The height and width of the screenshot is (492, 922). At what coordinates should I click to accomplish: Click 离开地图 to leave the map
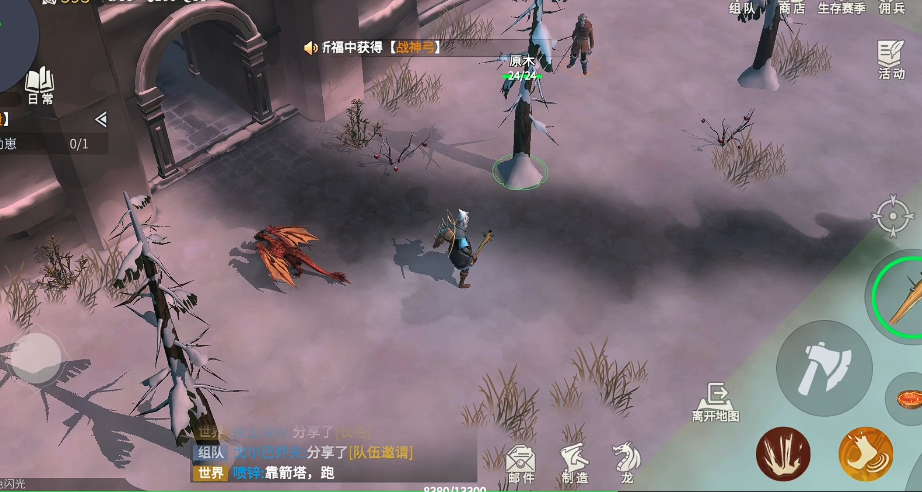pyautogui.click(x=716, y=402)
